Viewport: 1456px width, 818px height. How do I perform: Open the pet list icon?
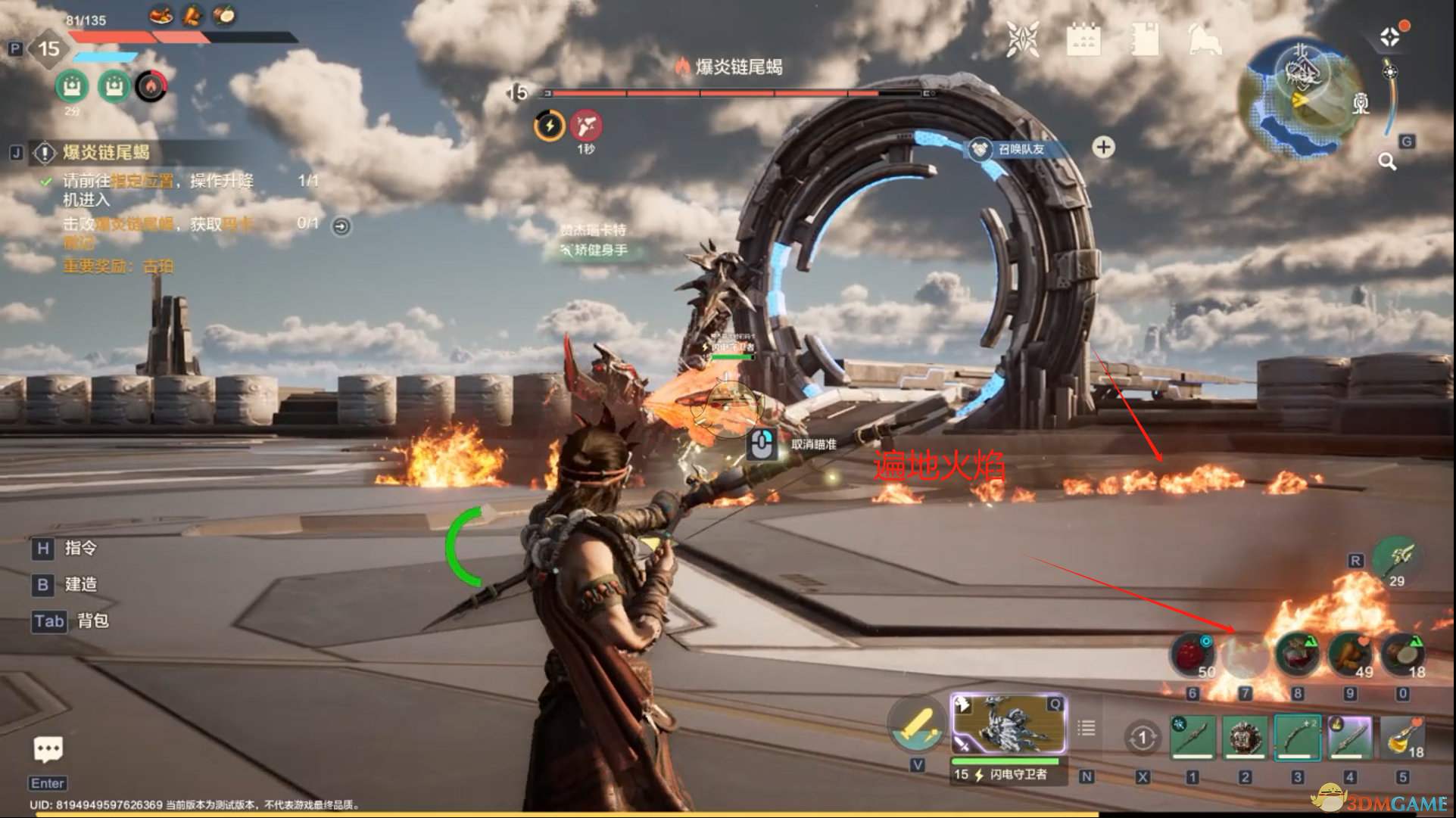[1086, 728]
